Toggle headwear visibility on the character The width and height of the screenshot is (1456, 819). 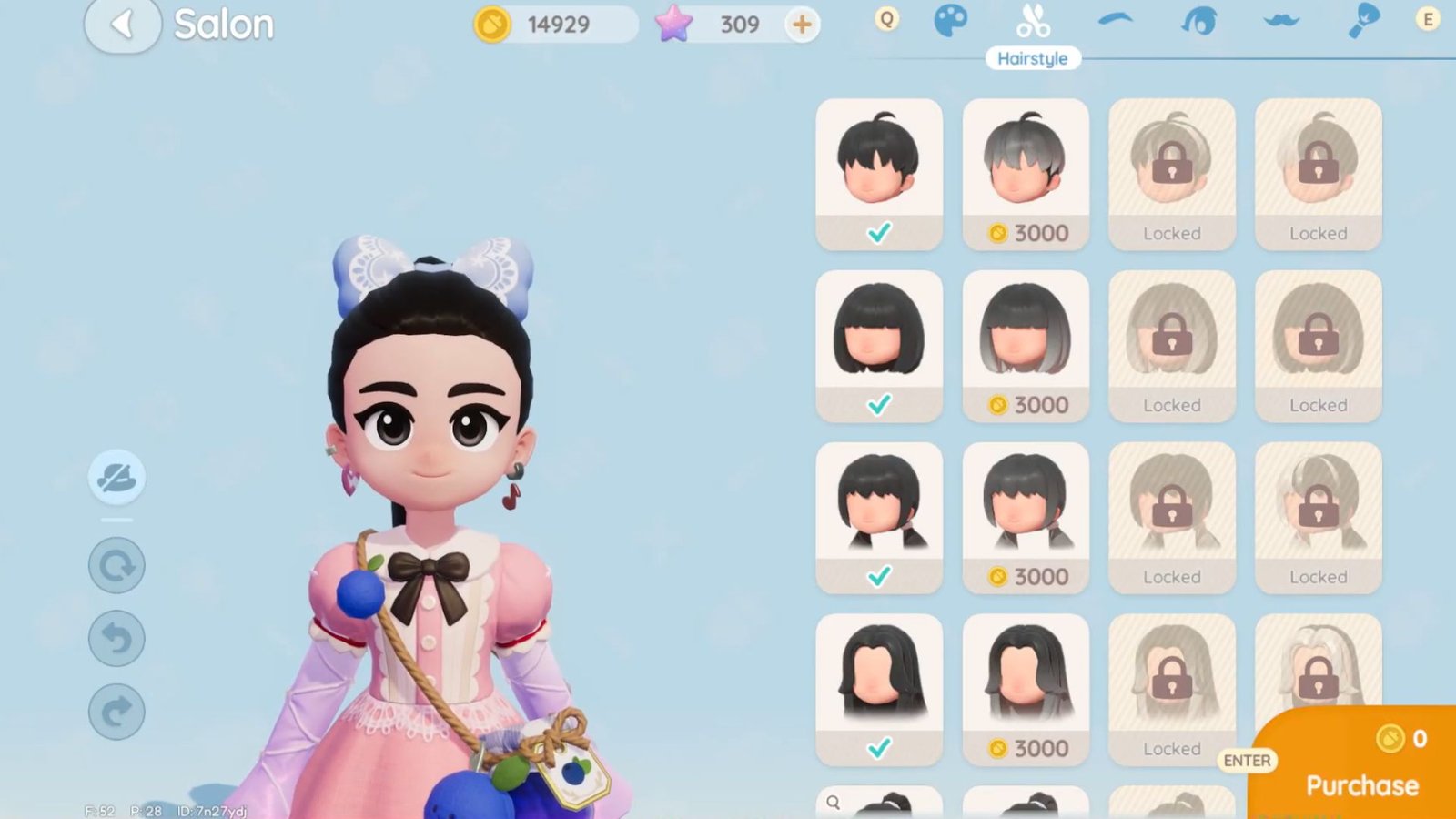pyautogui.click(x=116, y=479)
